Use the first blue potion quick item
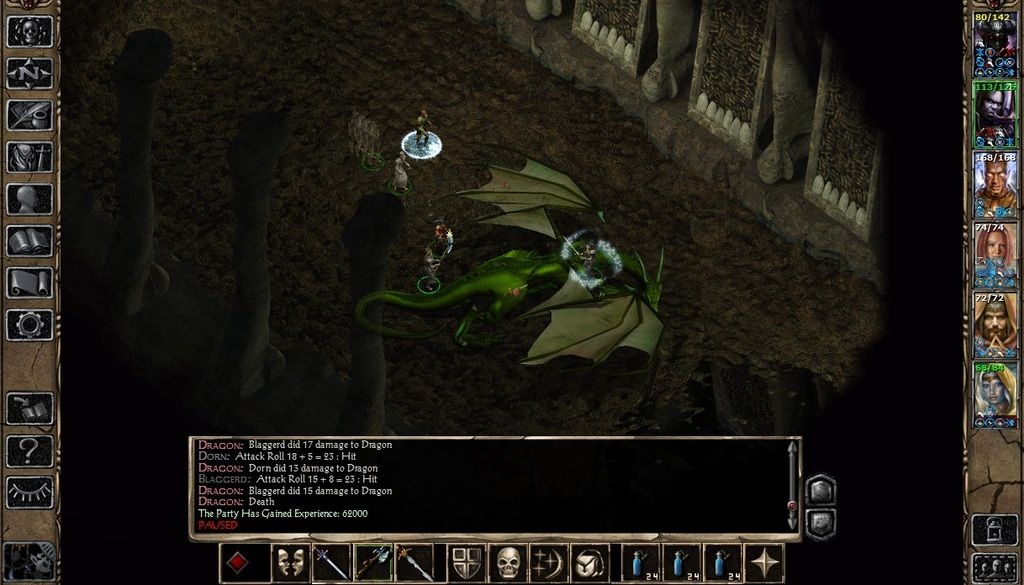The image size is (1024, 585). pyautogui.click(x=641, y=563)
